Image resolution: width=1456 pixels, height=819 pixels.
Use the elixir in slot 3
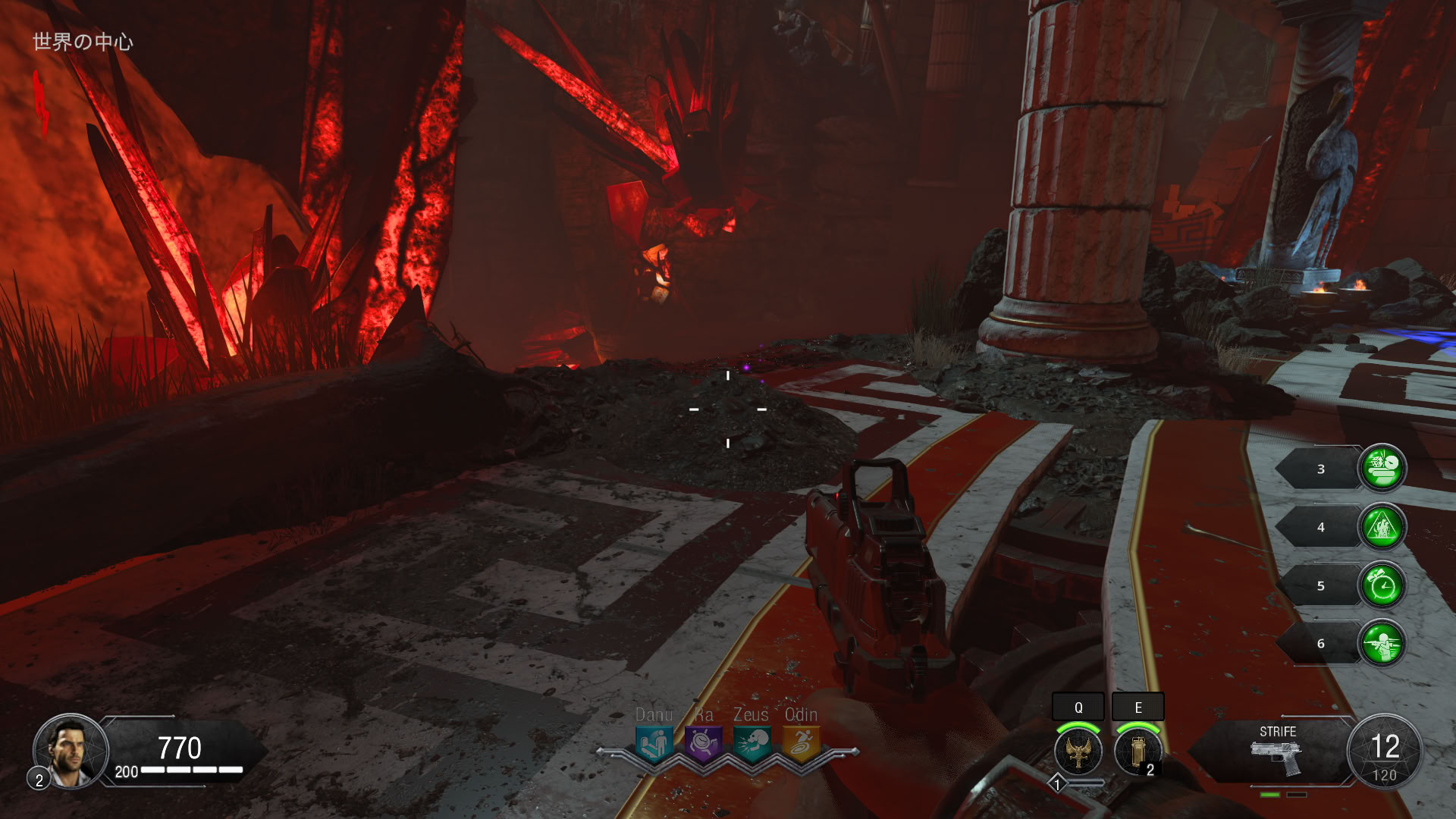pyautogui.click(x=1382, y=469)
